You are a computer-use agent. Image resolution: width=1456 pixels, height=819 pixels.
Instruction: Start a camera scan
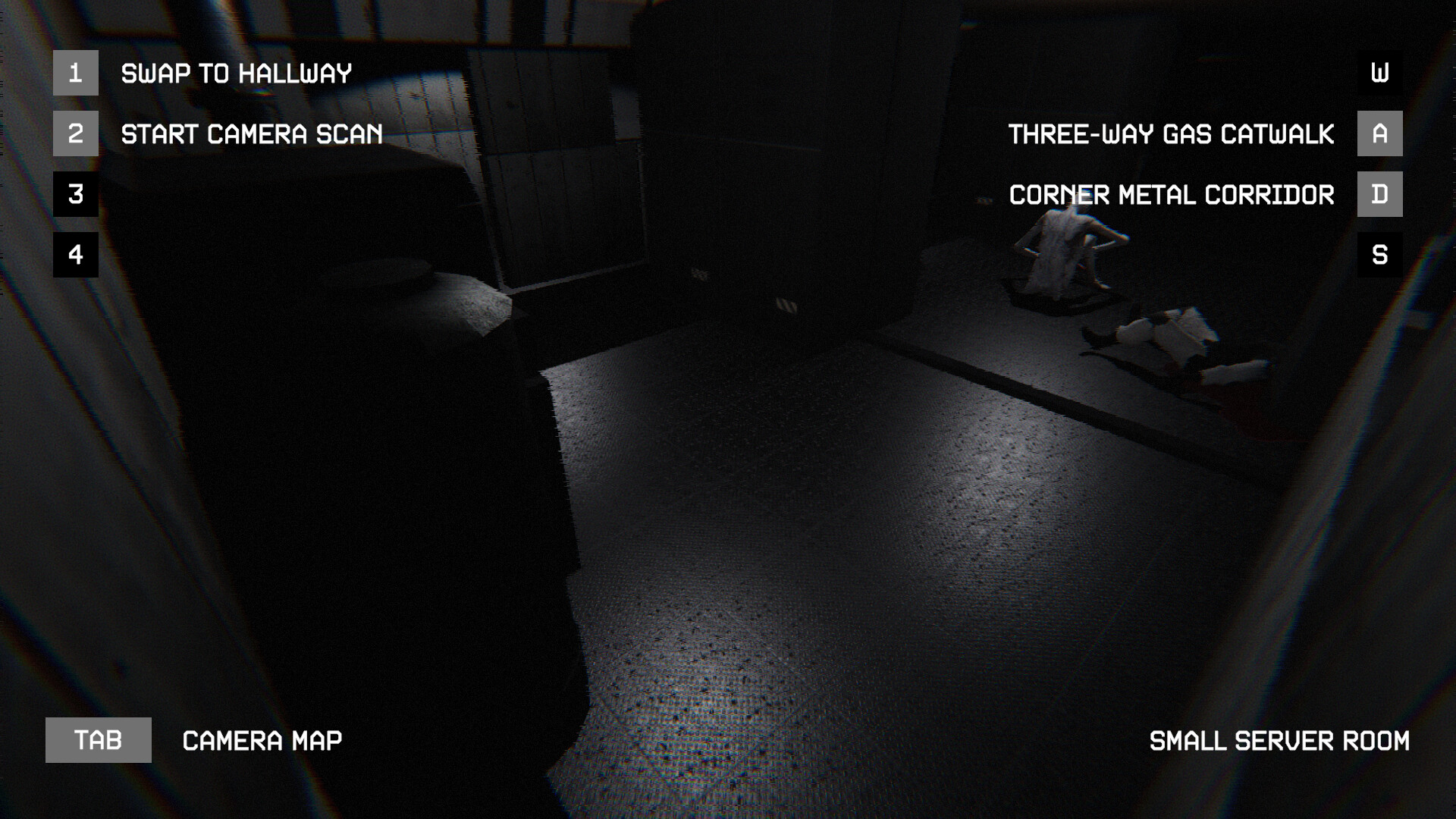point(252,133)
